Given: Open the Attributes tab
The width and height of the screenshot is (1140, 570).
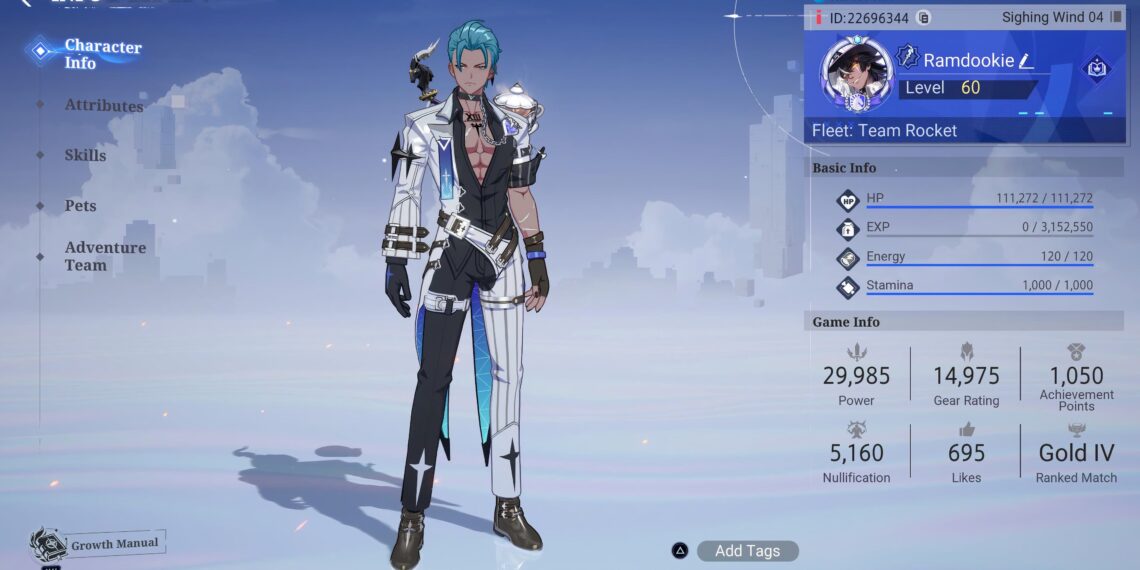Looking at the screenshot, I should pos(103,105).
